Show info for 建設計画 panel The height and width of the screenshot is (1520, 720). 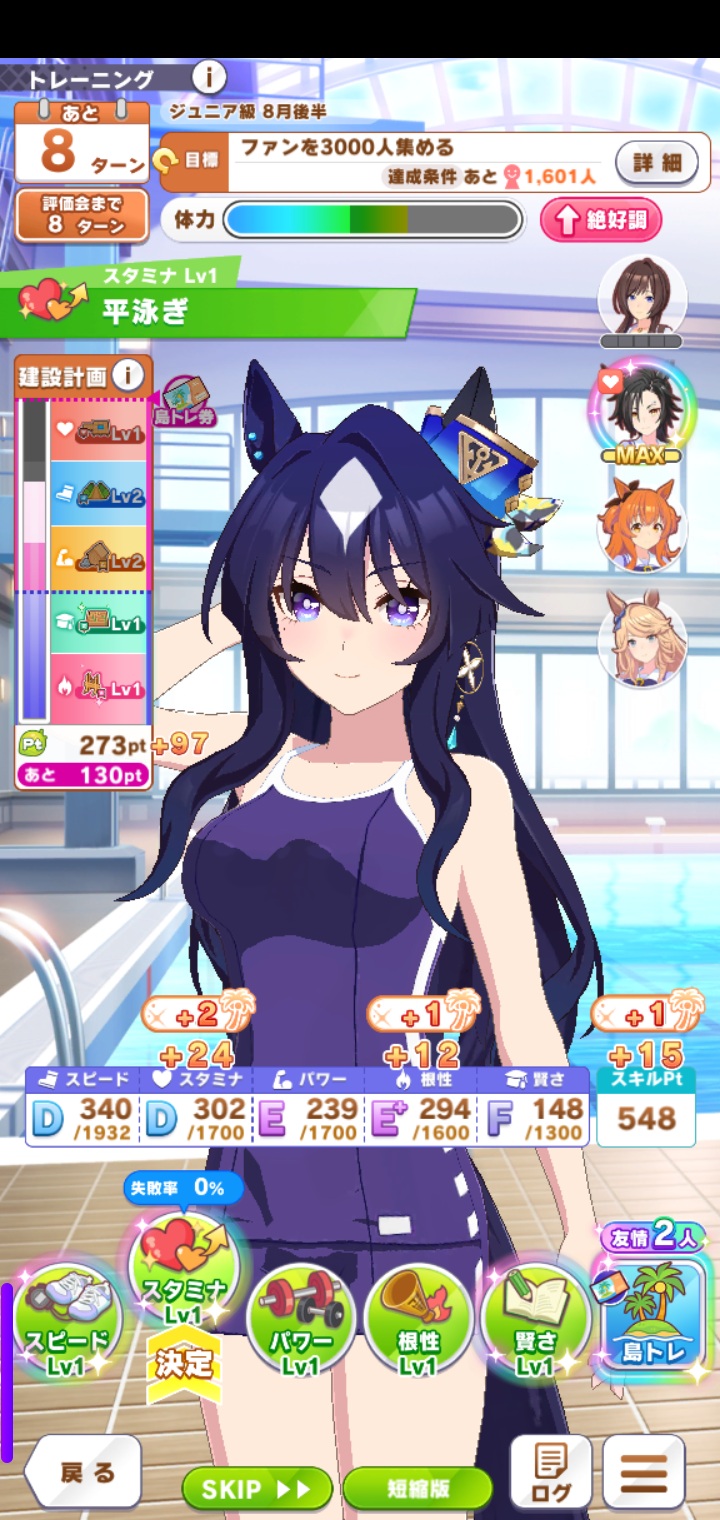coord(127,376)
